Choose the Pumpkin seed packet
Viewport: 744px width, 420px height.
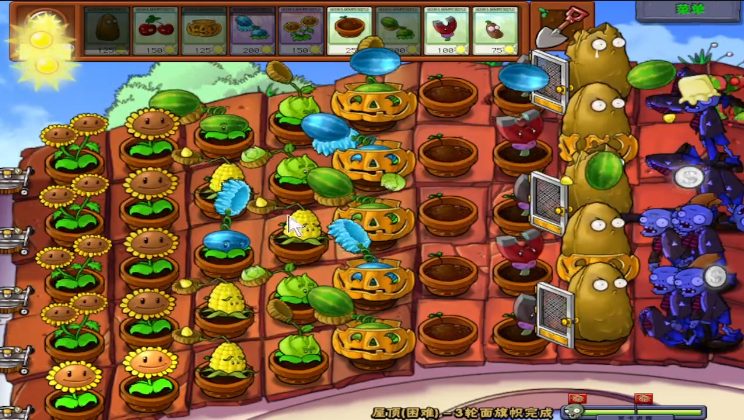pyautogui.click(x=205, y=30)
